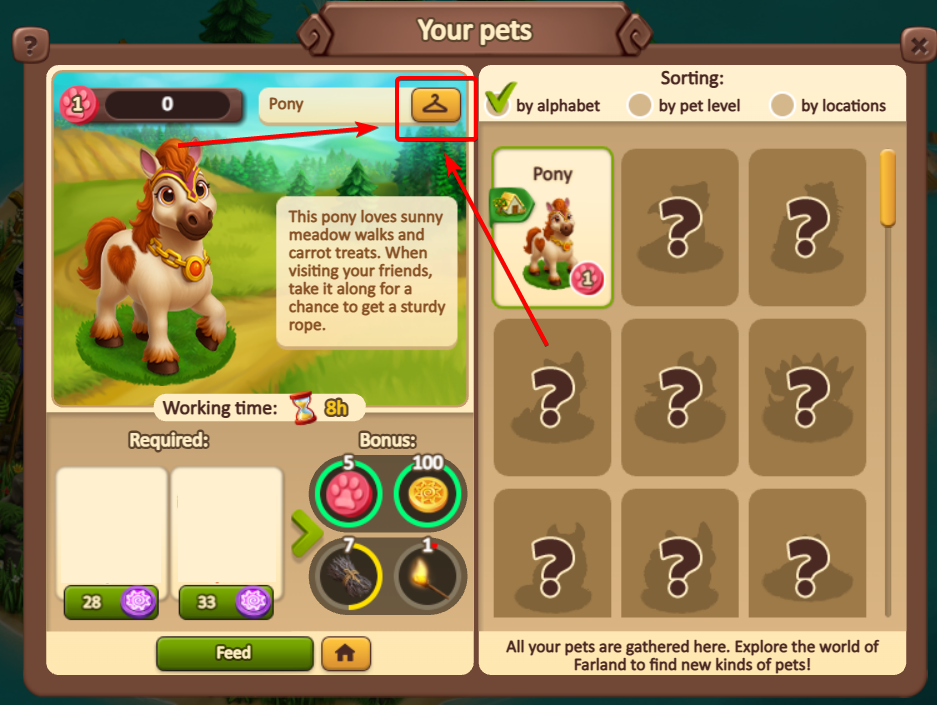
Task: Click the pet list scrollbar handle
Action: [887, 188]
